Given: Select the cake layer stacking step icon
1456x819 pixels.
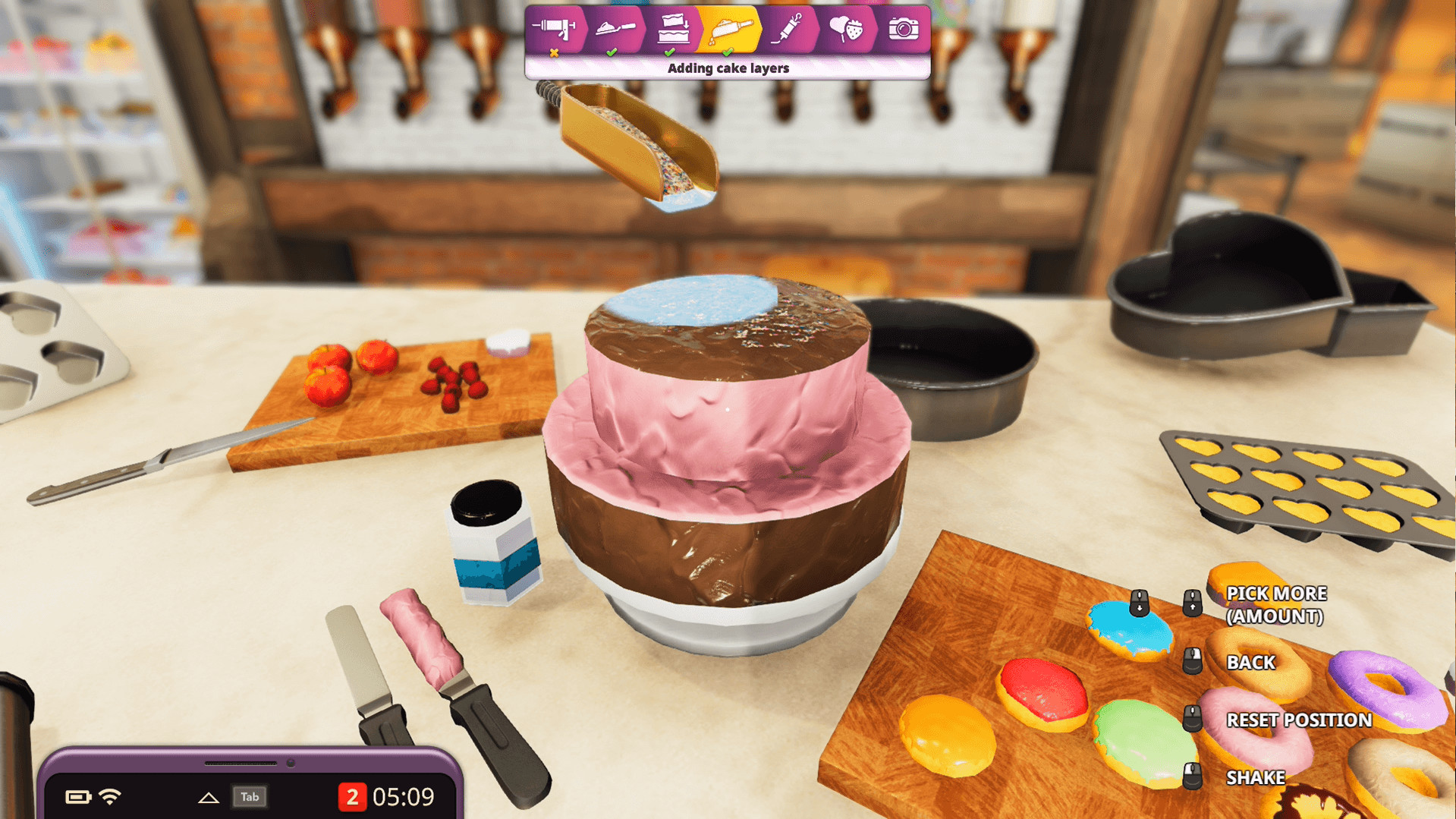Looking at the screenshot, I should [672, 29].
